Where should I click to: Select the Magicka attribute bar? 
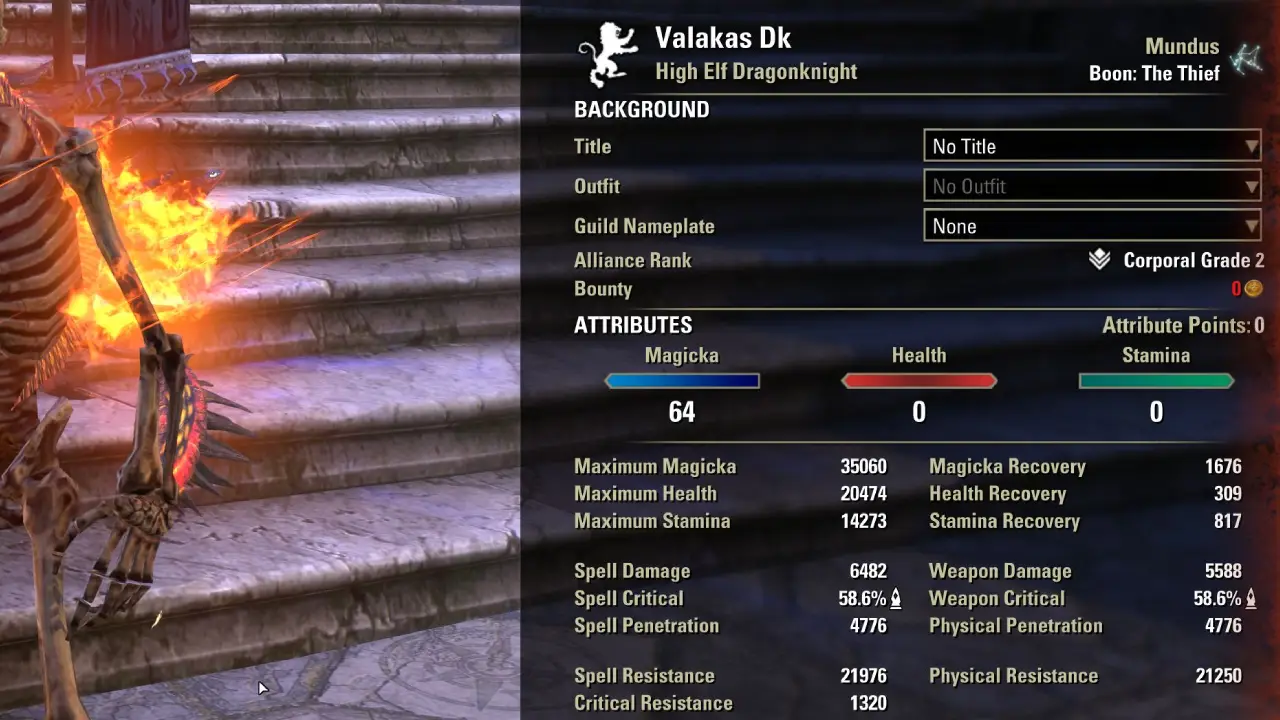point(682,381)
